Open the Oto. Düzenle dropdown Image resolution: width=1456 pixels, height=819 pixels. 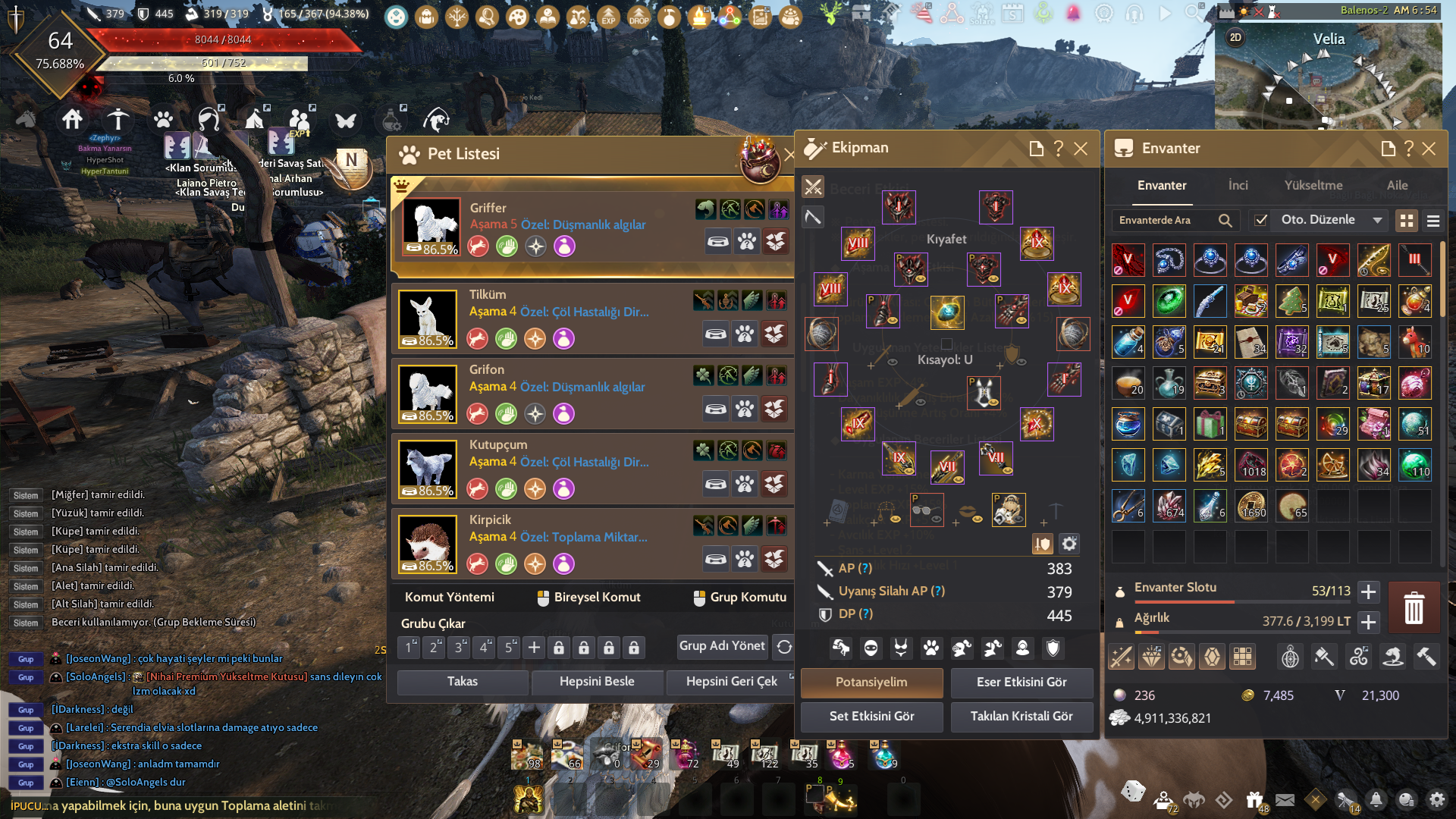pos(1379,221)
